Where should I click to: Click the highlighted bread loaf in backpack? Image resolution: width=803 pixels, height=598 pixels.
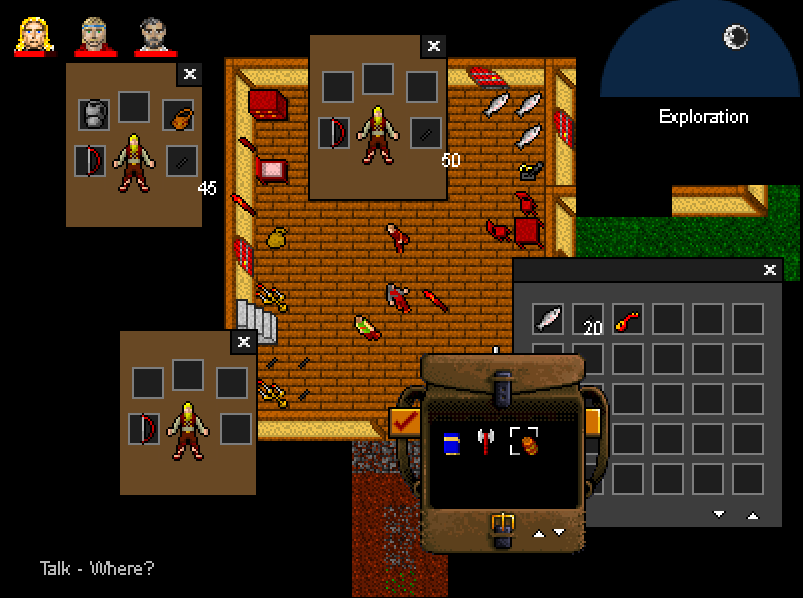[x=524, y=442]
